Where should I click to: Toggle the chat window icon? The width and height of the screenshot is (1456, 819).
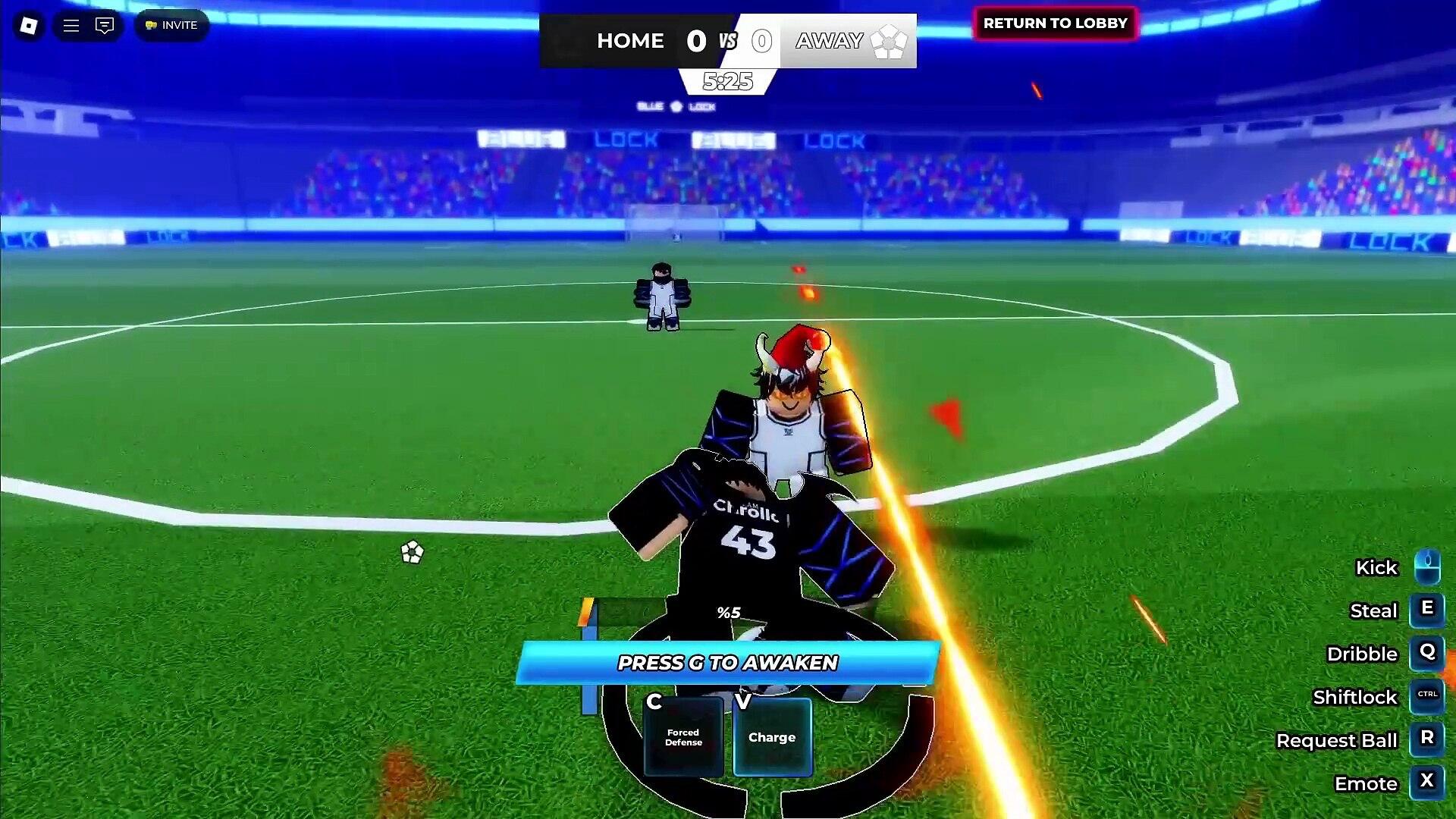105,26
